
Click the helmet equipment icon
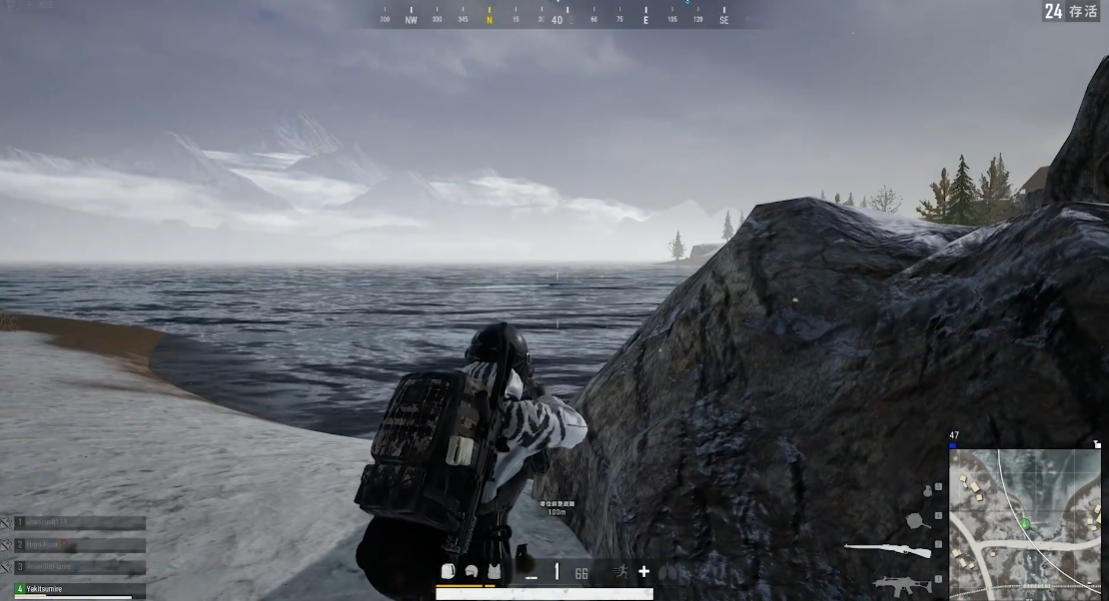[x=471, y=572]
